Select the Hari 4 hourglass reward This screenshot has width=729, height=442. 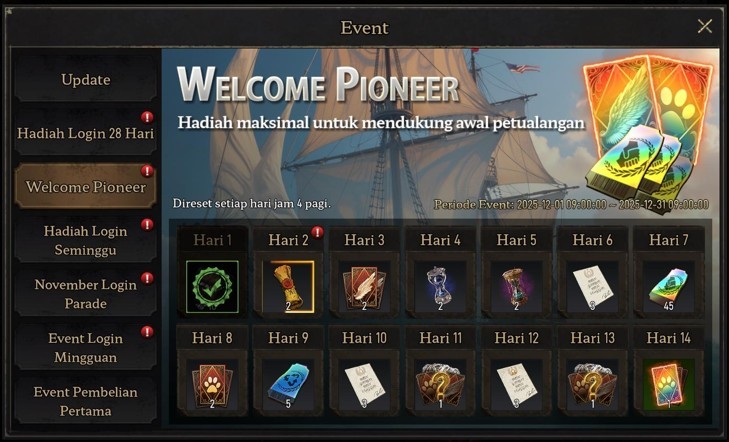tap(441, 286)
